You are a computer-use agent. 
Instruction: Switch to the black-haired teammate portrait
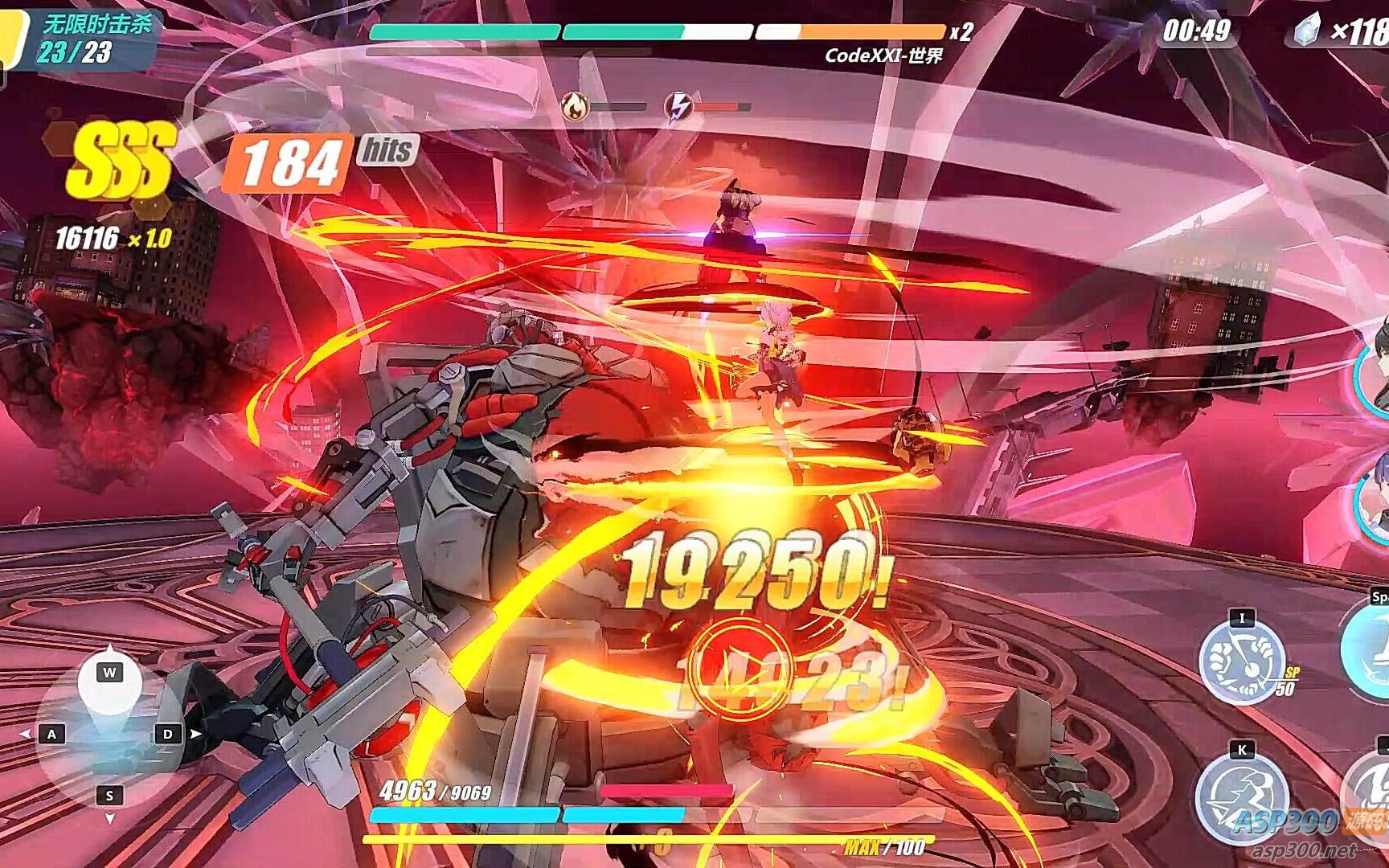(x=1374, y=366)
